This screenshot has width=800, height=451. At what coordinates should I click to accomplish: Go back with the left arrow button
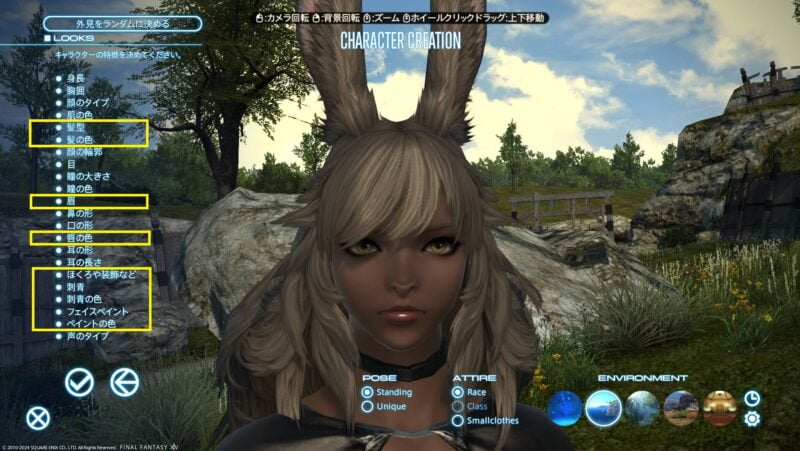[x=124, y=382]
